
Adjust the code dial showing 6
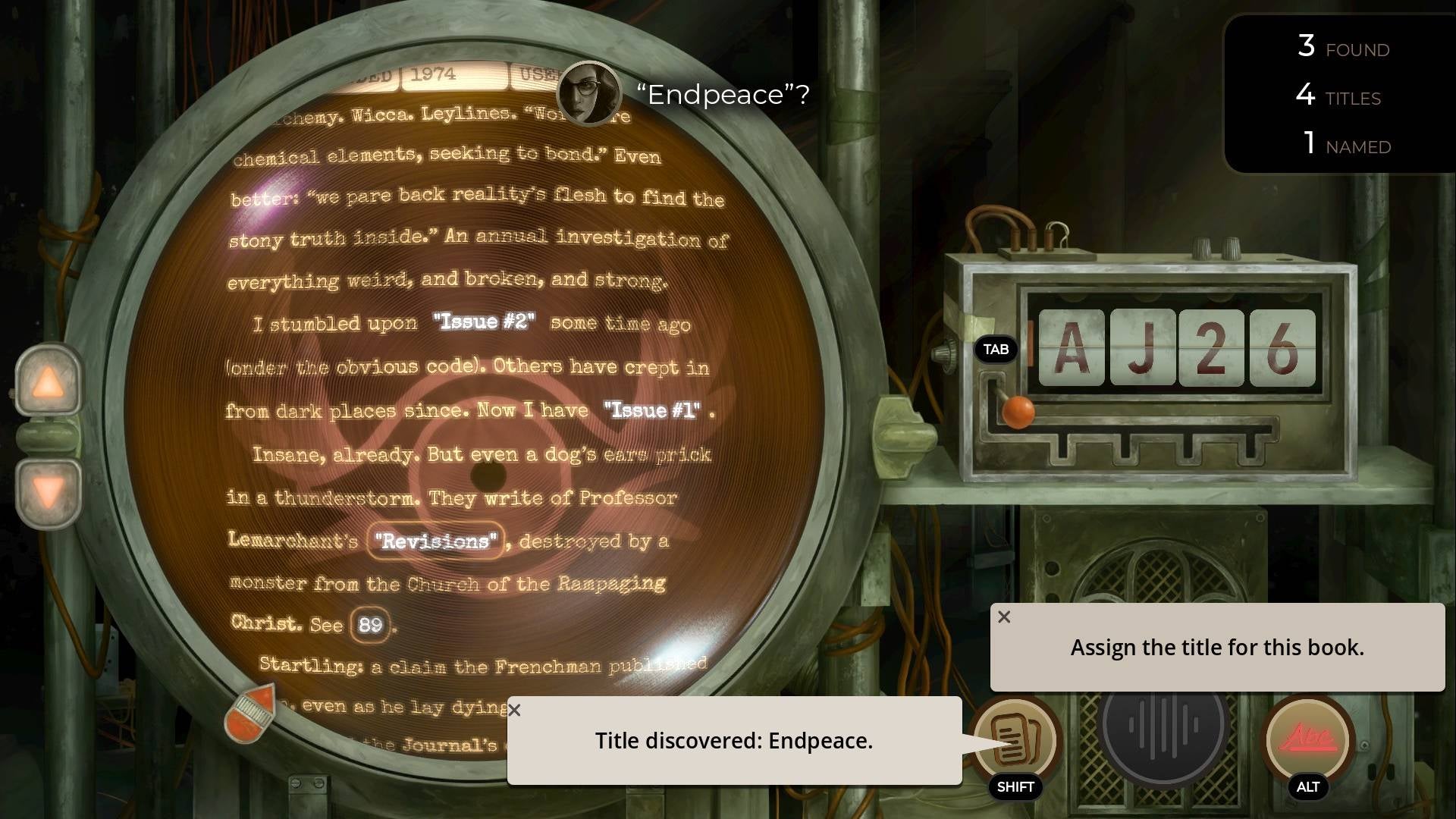point(1282,348)
